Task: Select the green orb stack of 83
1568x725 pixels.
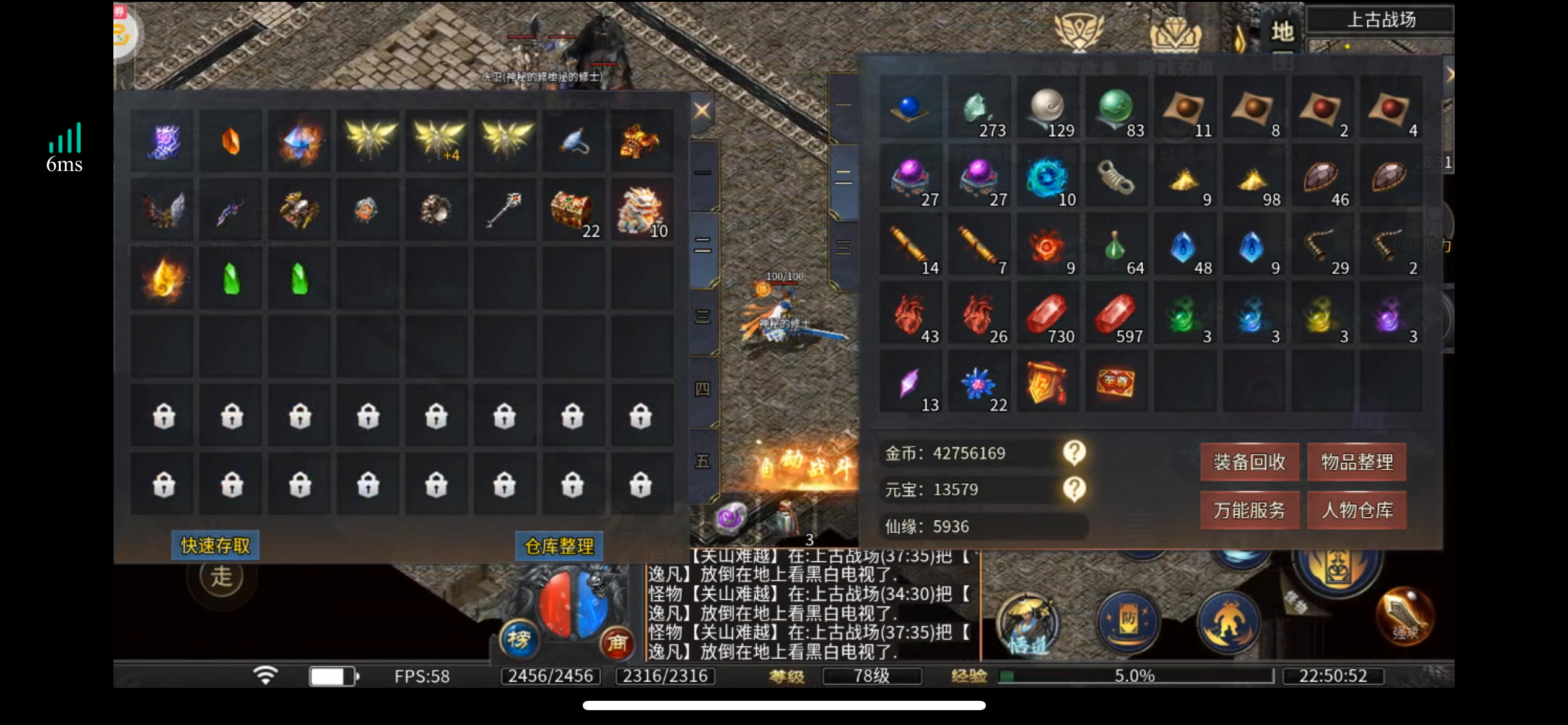Action: 1116,110
